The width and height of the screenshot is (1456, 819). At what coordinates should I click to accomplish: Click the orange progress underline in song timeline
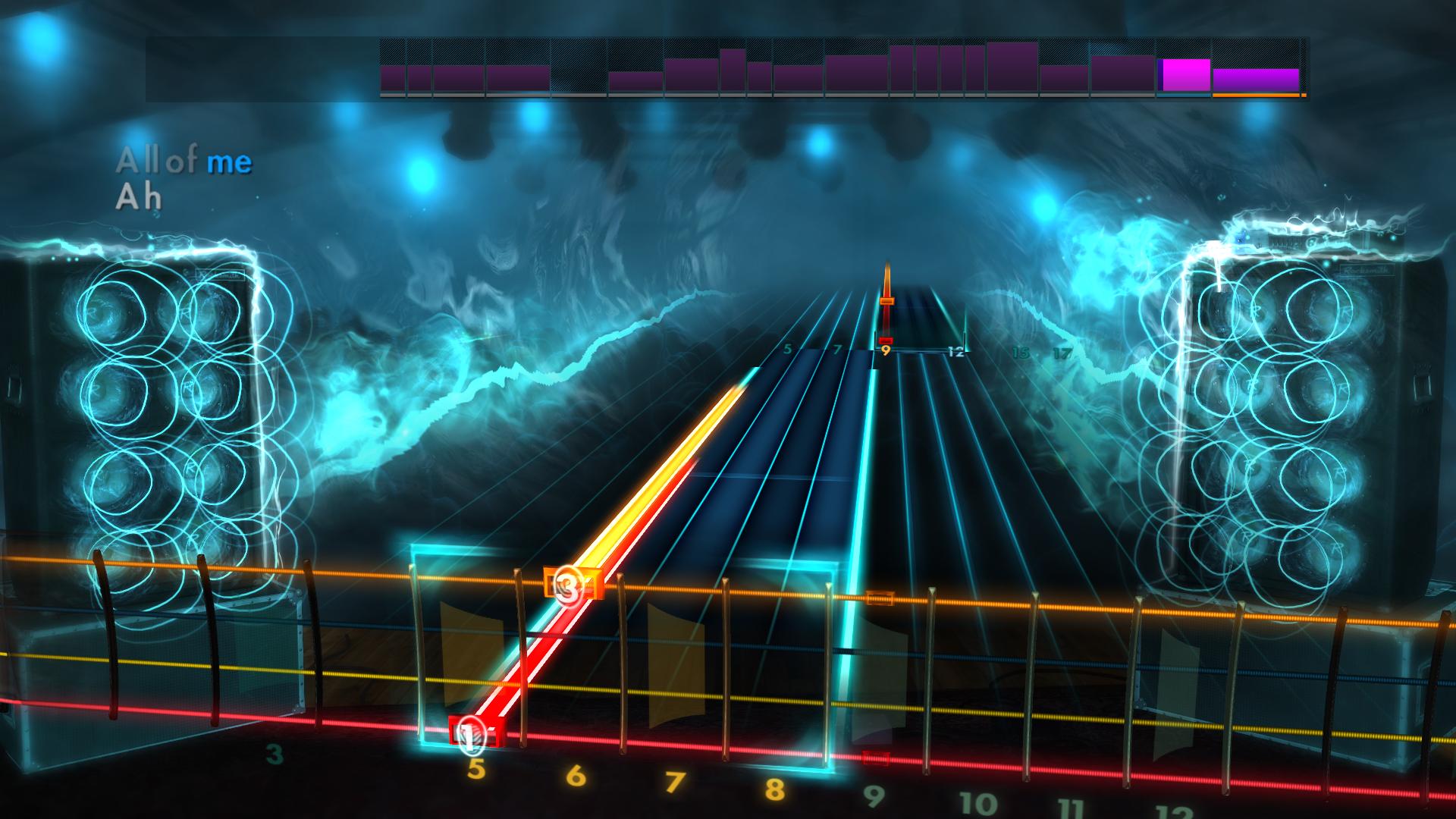pyautogui.click(x=1257, y=96)
